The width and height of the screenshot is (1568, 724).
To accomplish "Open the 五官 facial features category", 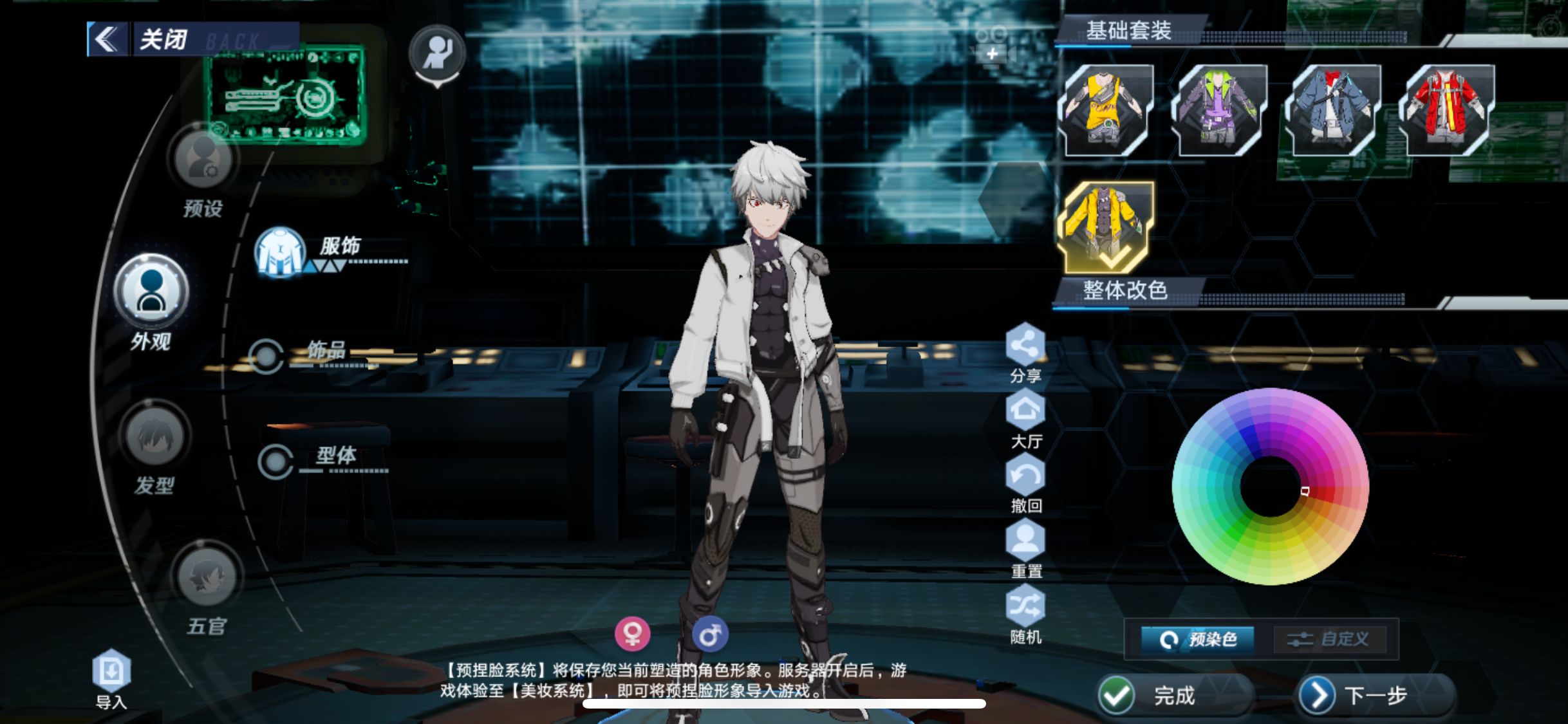I will point(207,577).
